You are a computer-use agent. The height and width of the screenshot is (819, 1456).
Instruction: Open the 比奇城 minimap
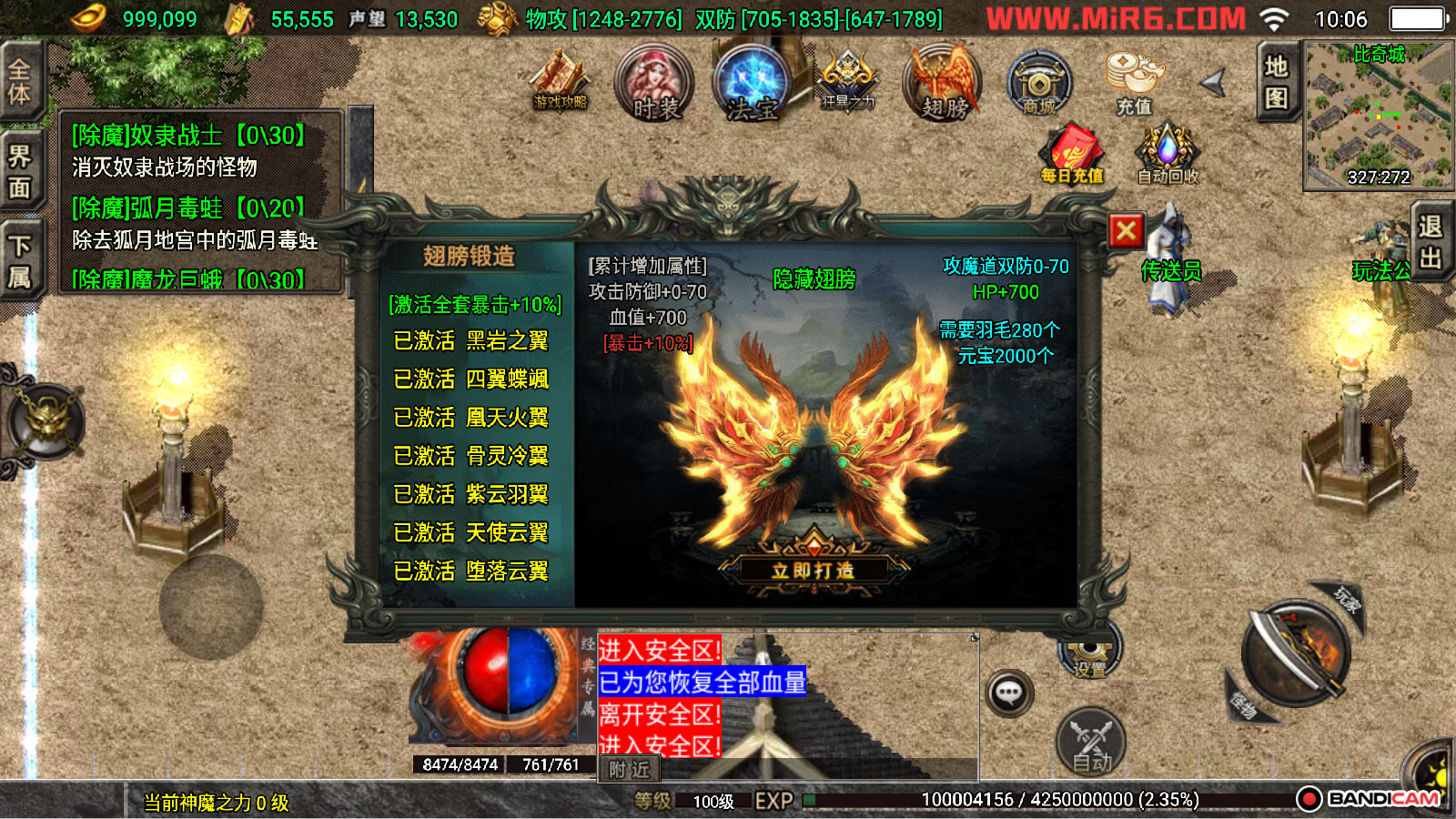click(x=1378, y=116)
